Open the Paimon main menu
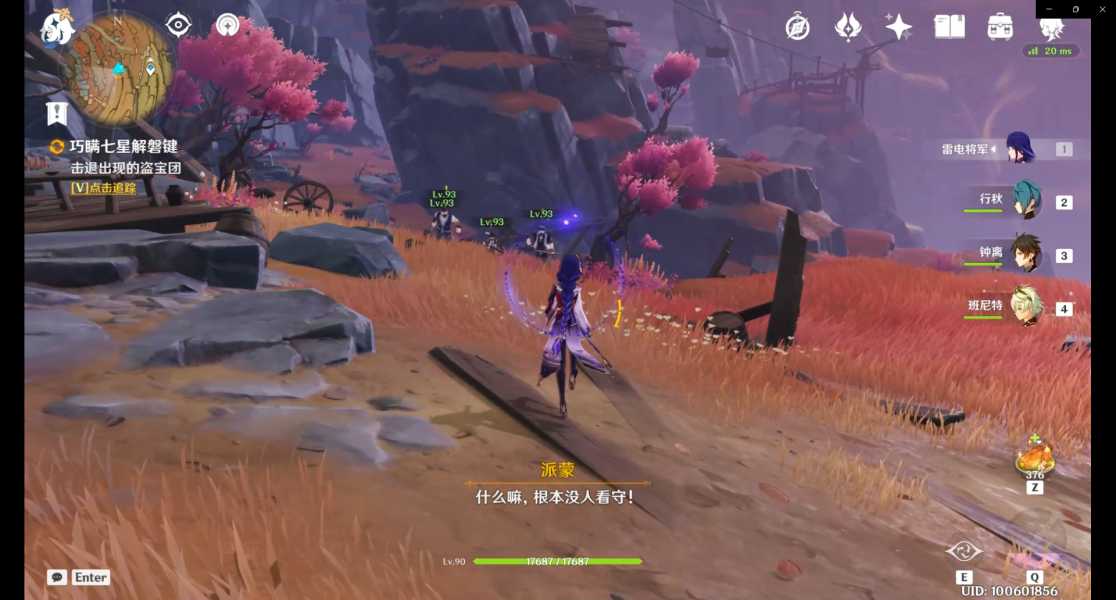Screen dimensions: 1116x600 click(56, 30)
